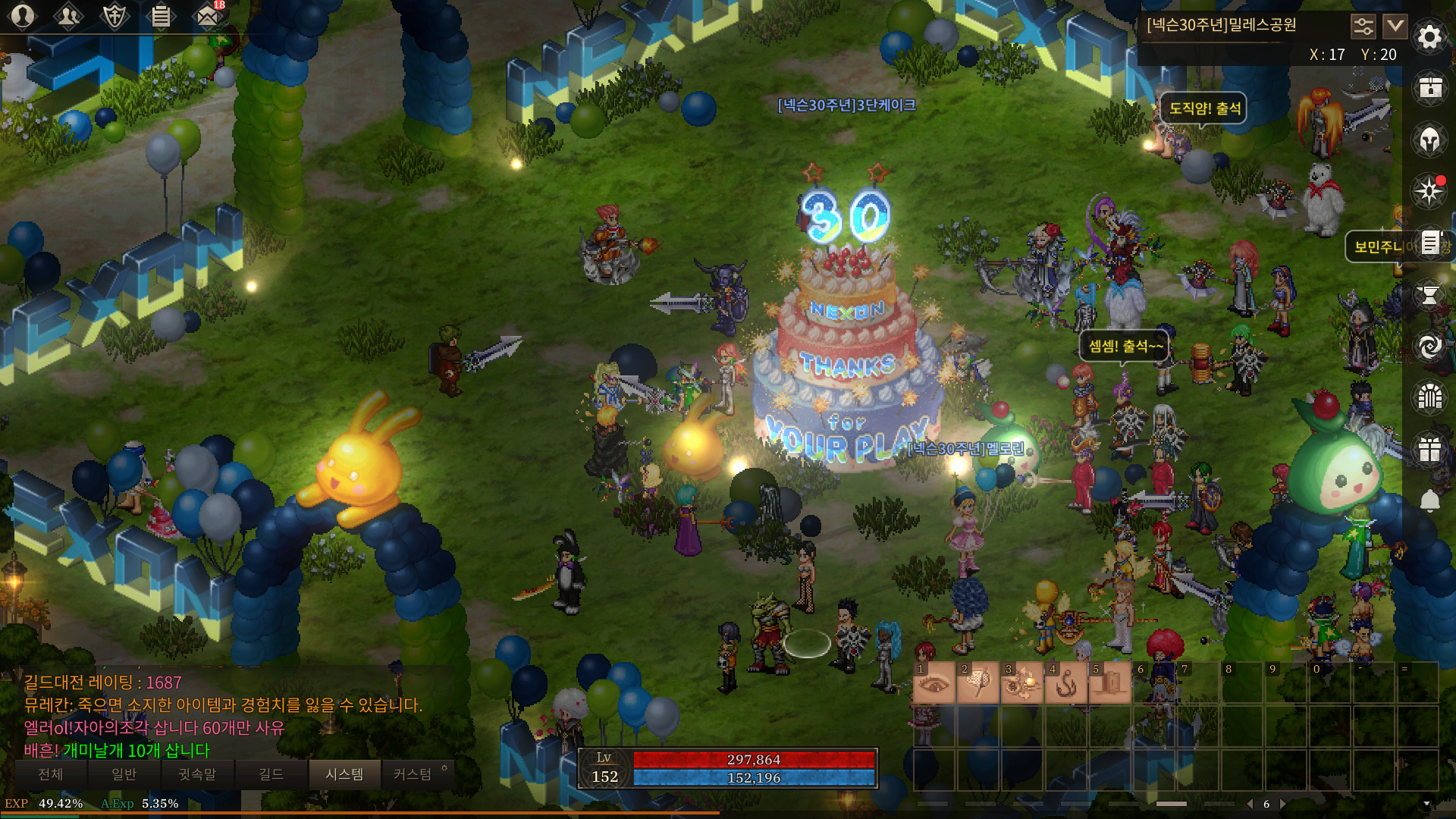
Task: Use the hook skill in slot 4
Action: 1066,683
